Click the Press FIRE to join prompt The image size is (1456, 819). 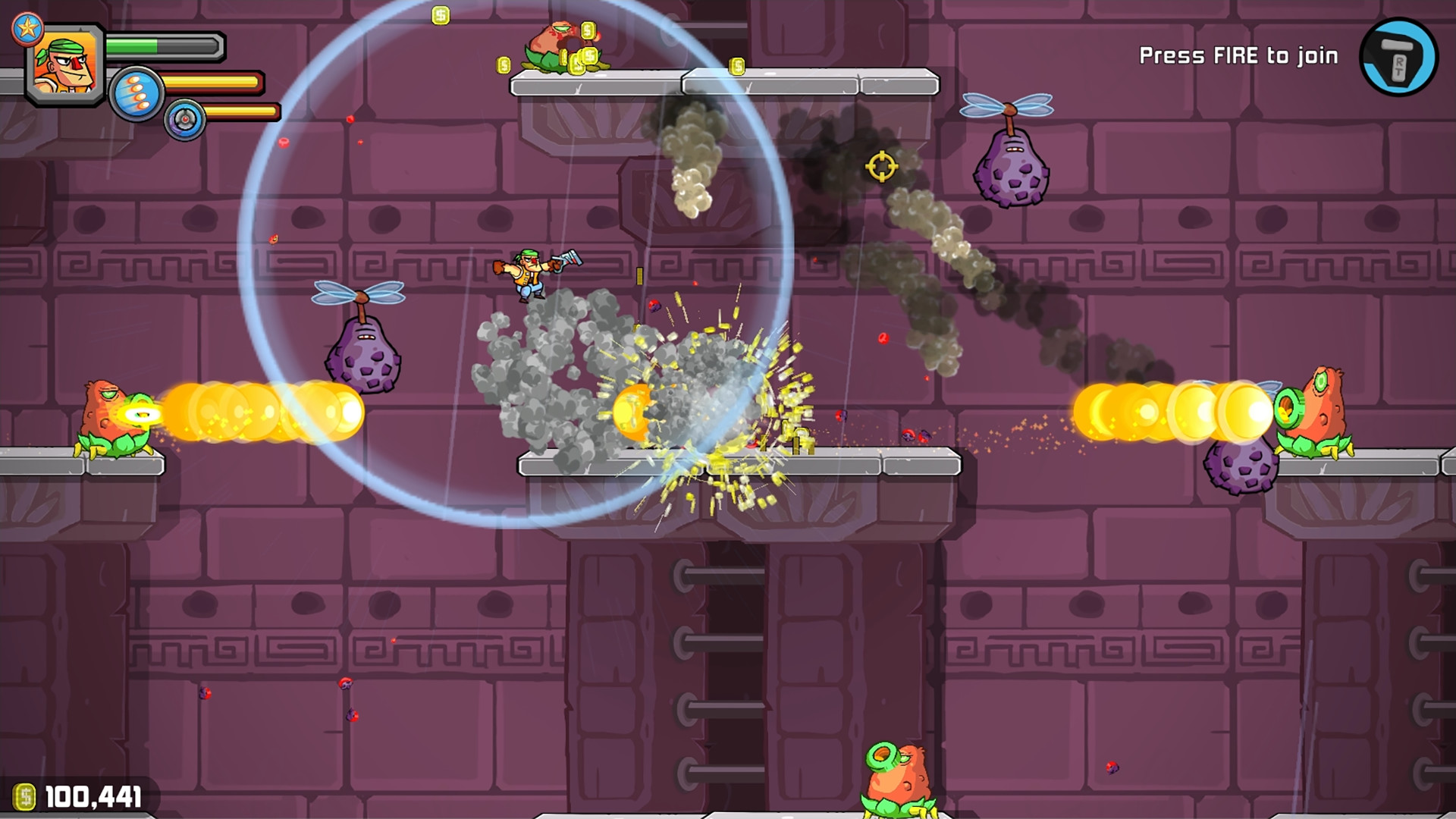[1239, 55]
